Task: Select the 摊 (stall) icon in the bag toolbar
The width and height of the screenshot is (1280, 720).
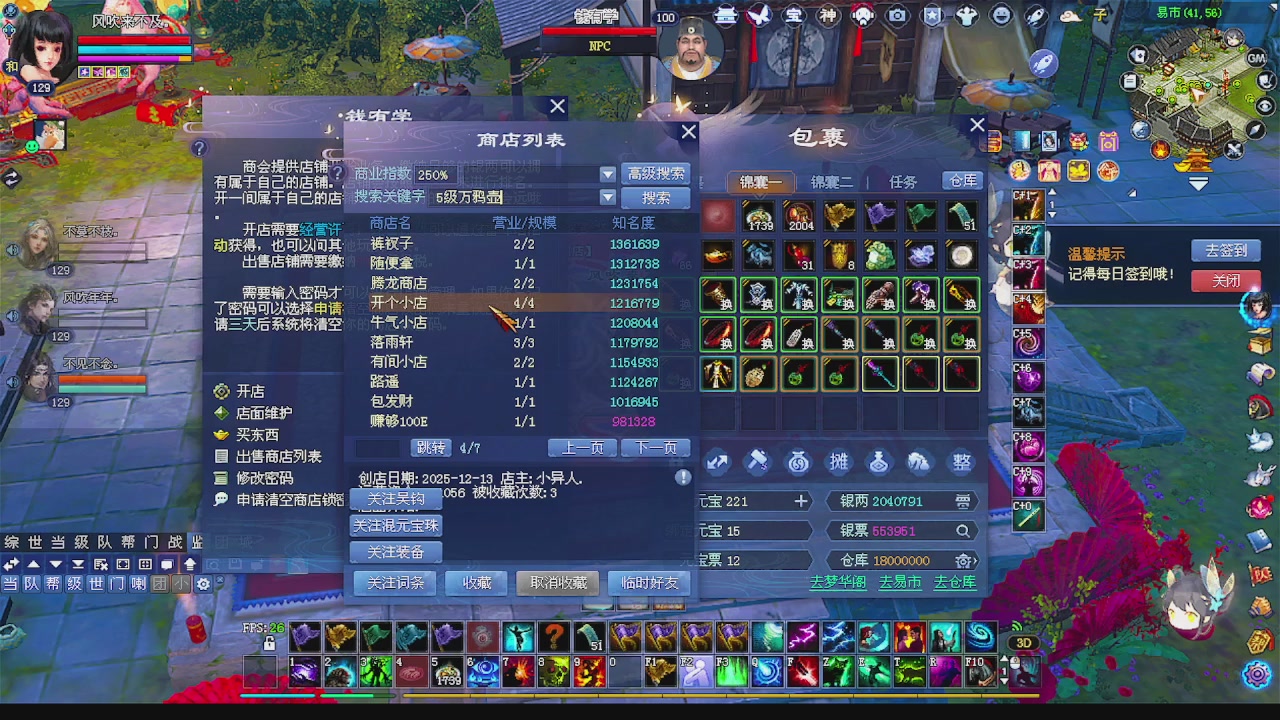Action: coord(838,461)
